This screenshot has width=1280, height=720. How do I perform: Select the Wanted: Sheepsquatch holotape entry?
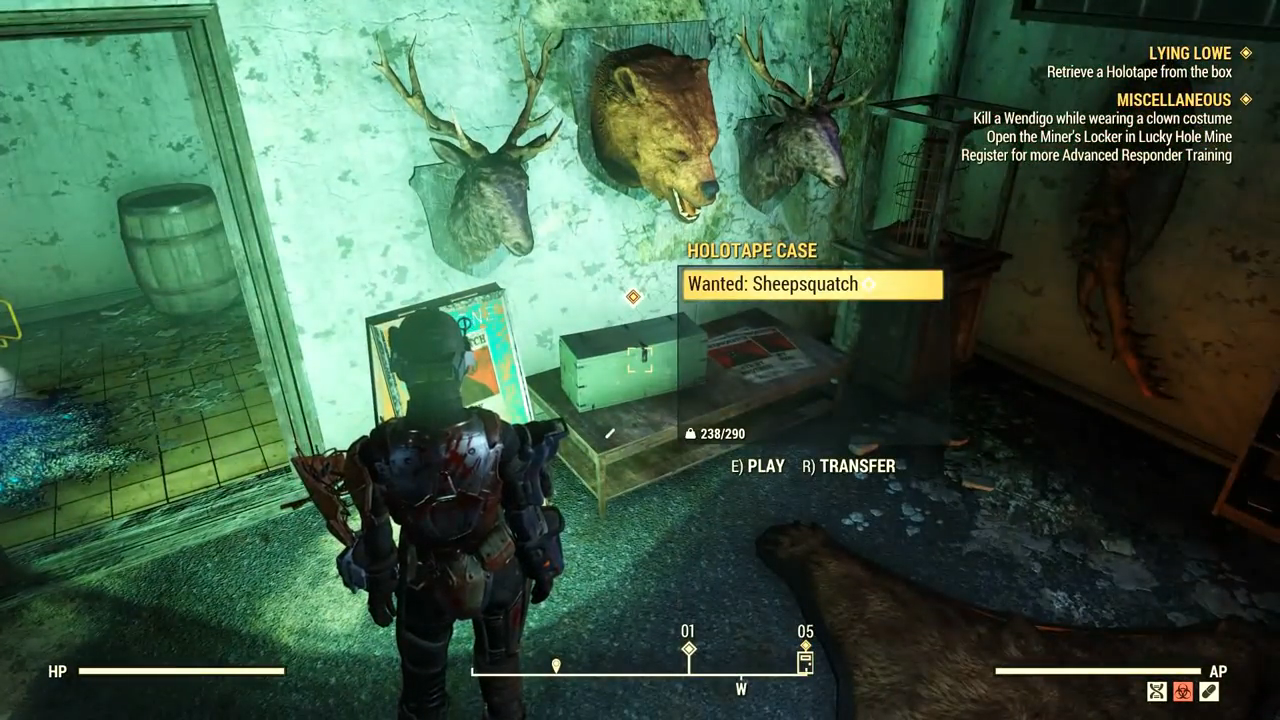[810, 285]
